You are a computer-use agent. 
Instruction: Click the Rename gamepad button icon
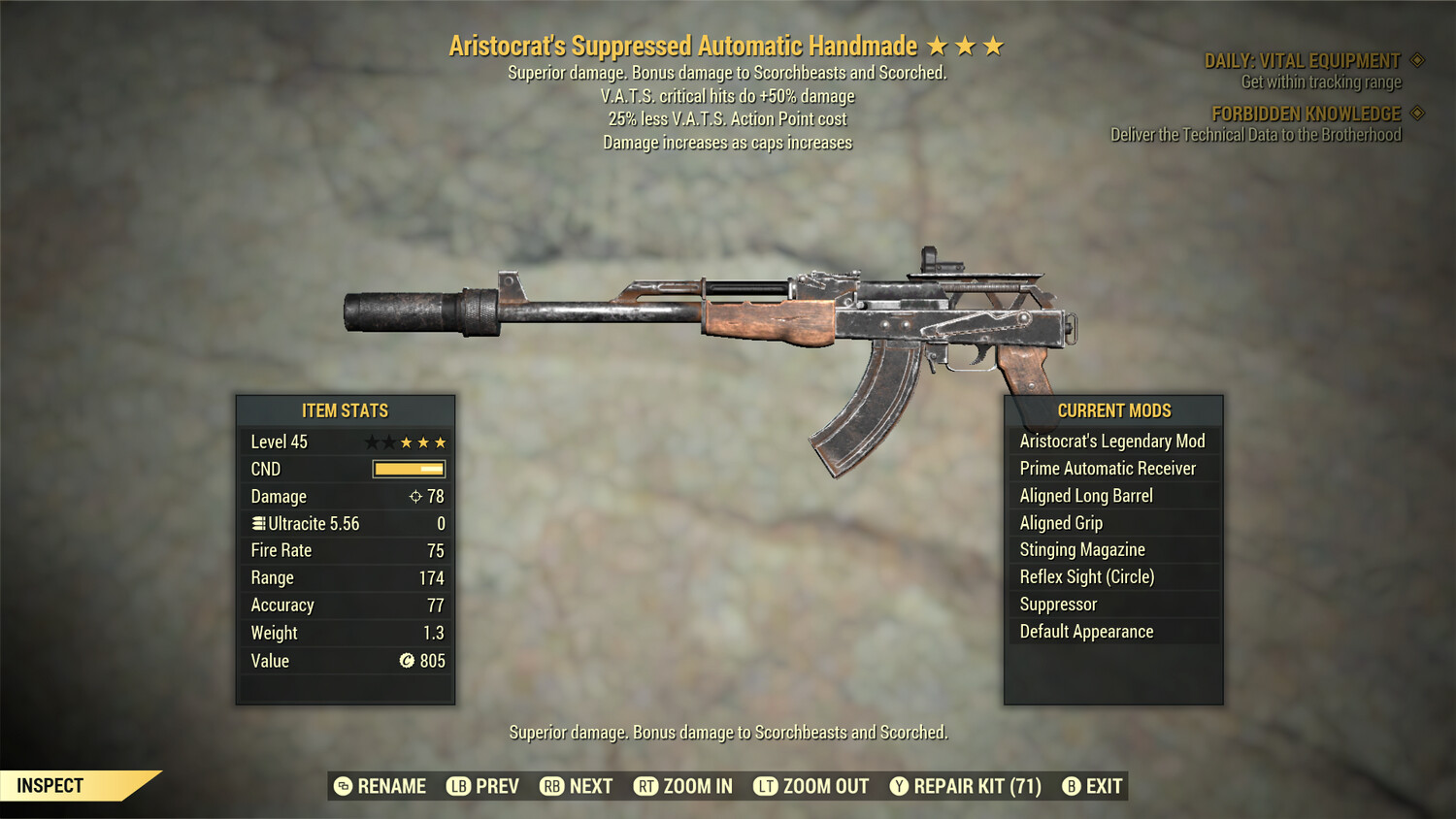click(343, 786)
